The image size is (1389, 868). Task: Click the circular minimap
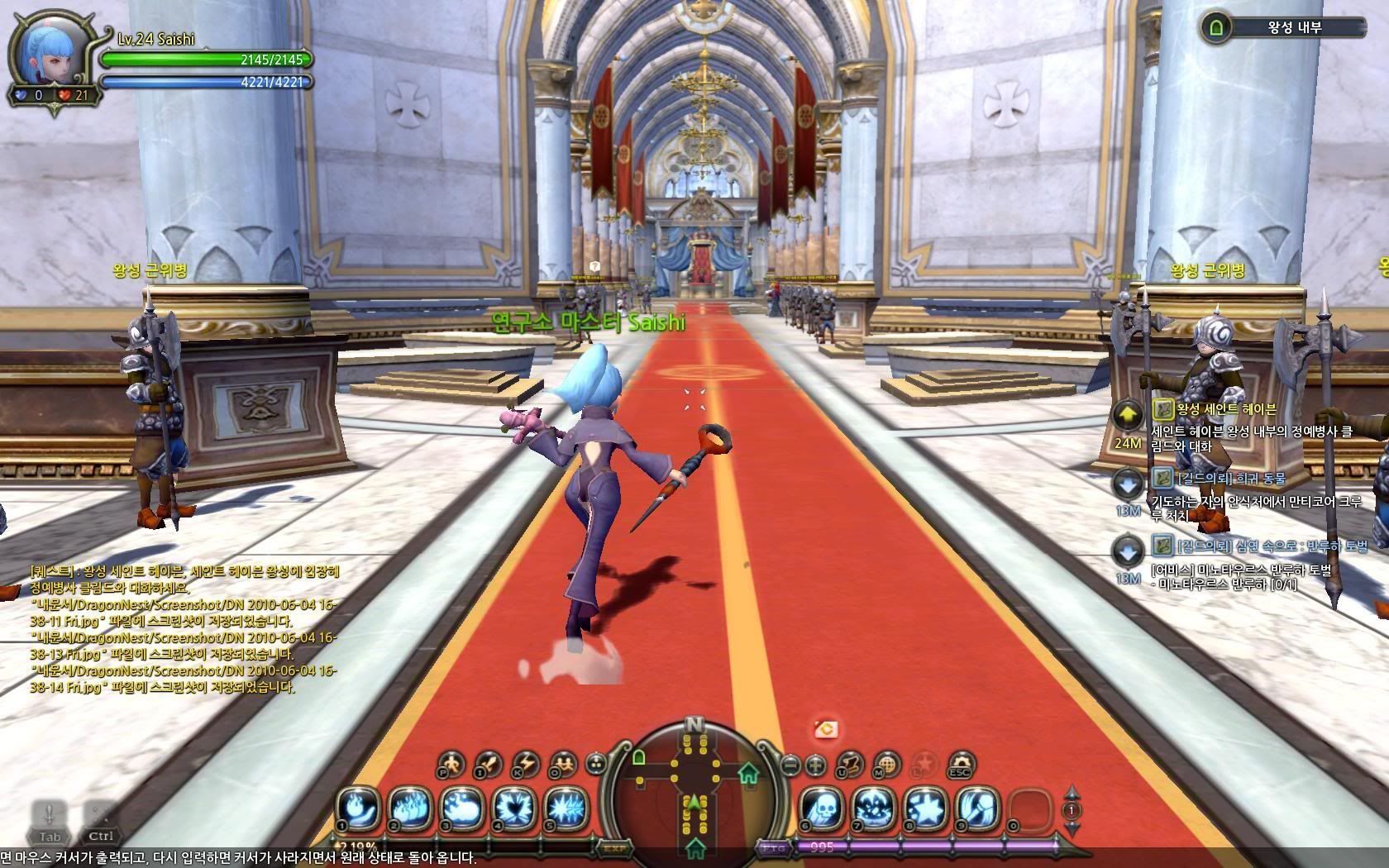tap(694, 794)
